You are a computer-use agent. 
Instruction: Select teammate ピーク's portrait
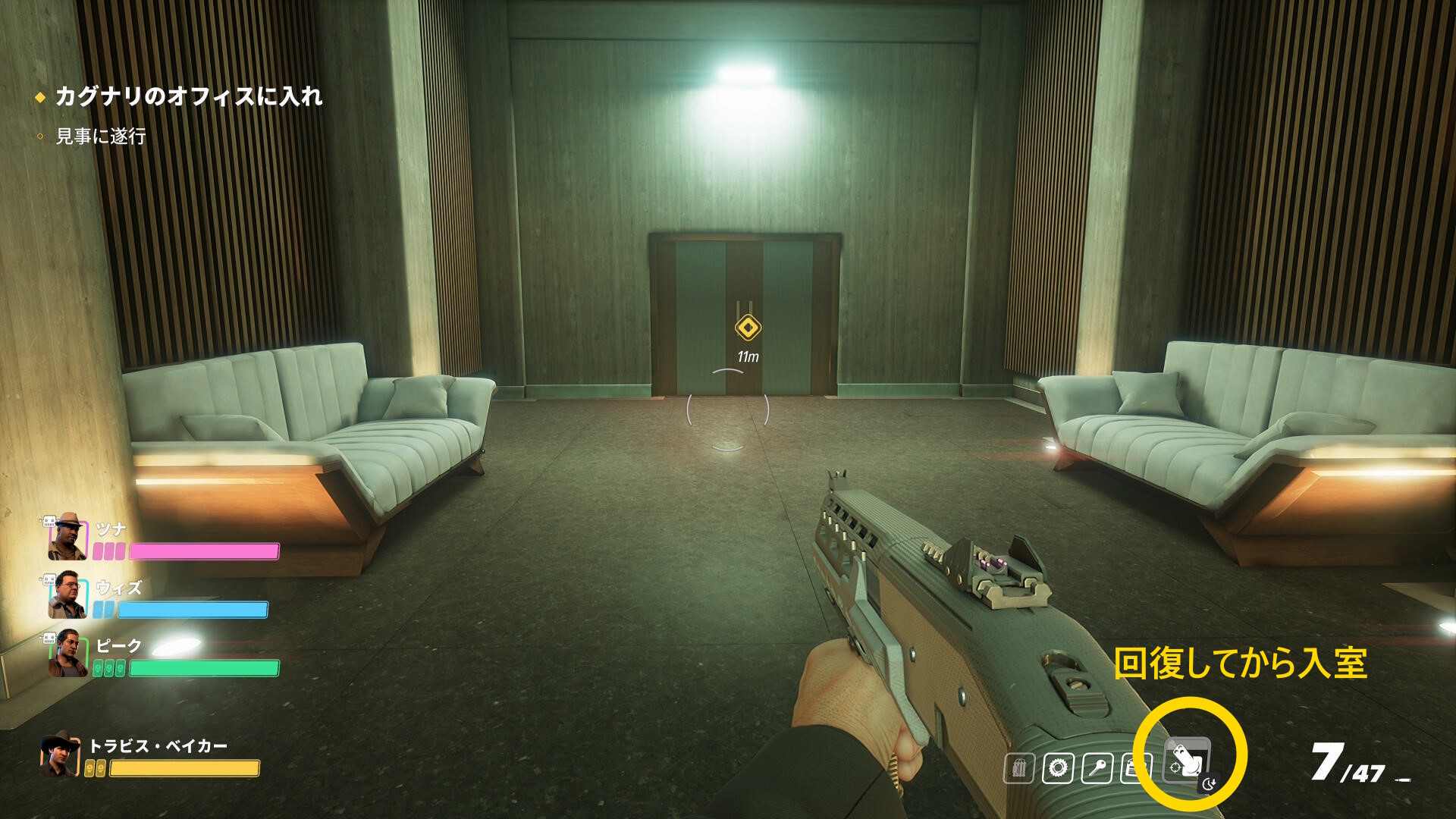68,654
